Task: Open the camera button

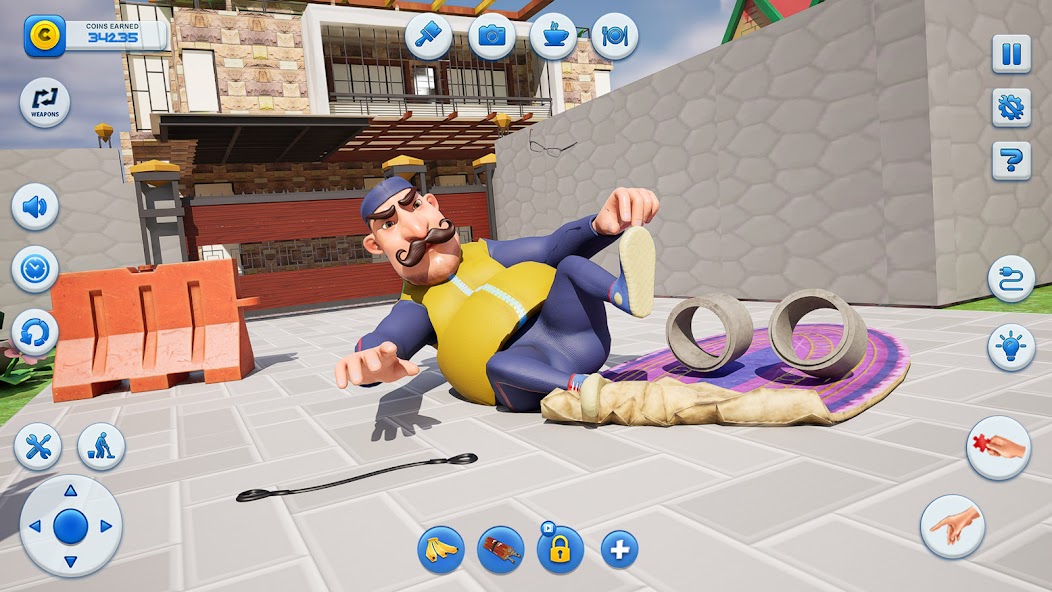Action: point(492,37)
